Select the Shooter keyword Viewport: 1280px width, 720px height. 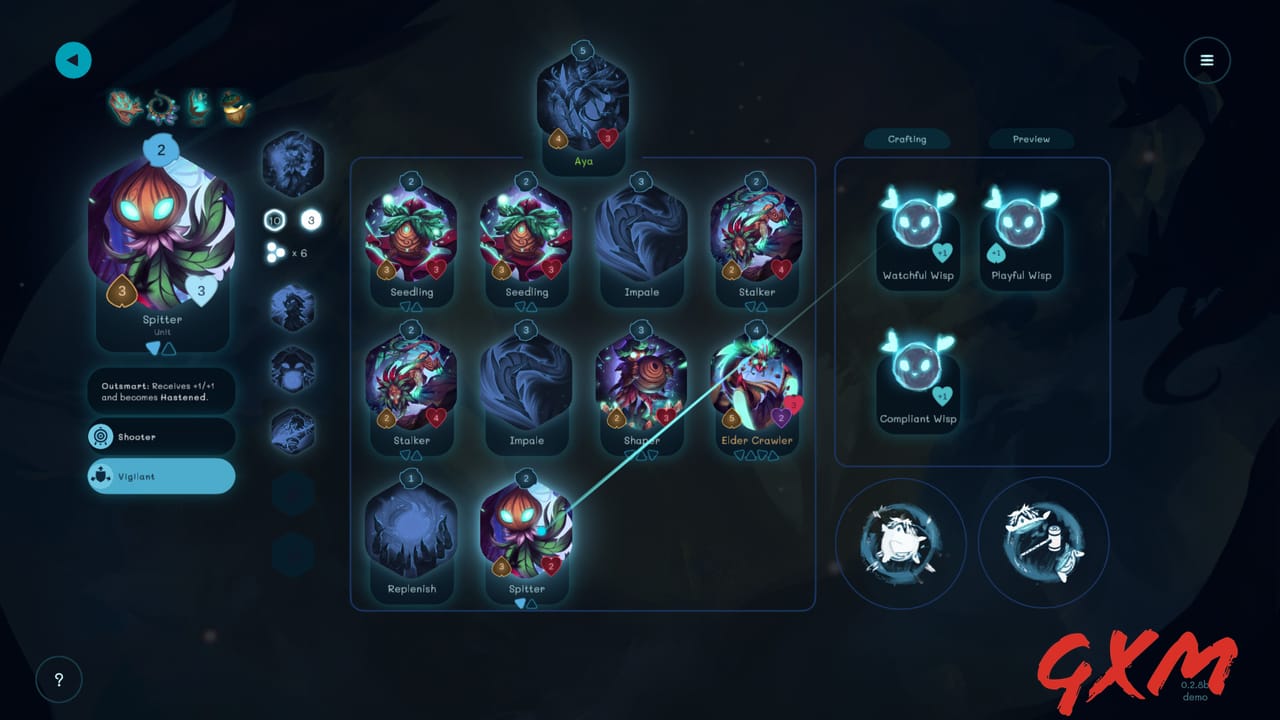162,437
